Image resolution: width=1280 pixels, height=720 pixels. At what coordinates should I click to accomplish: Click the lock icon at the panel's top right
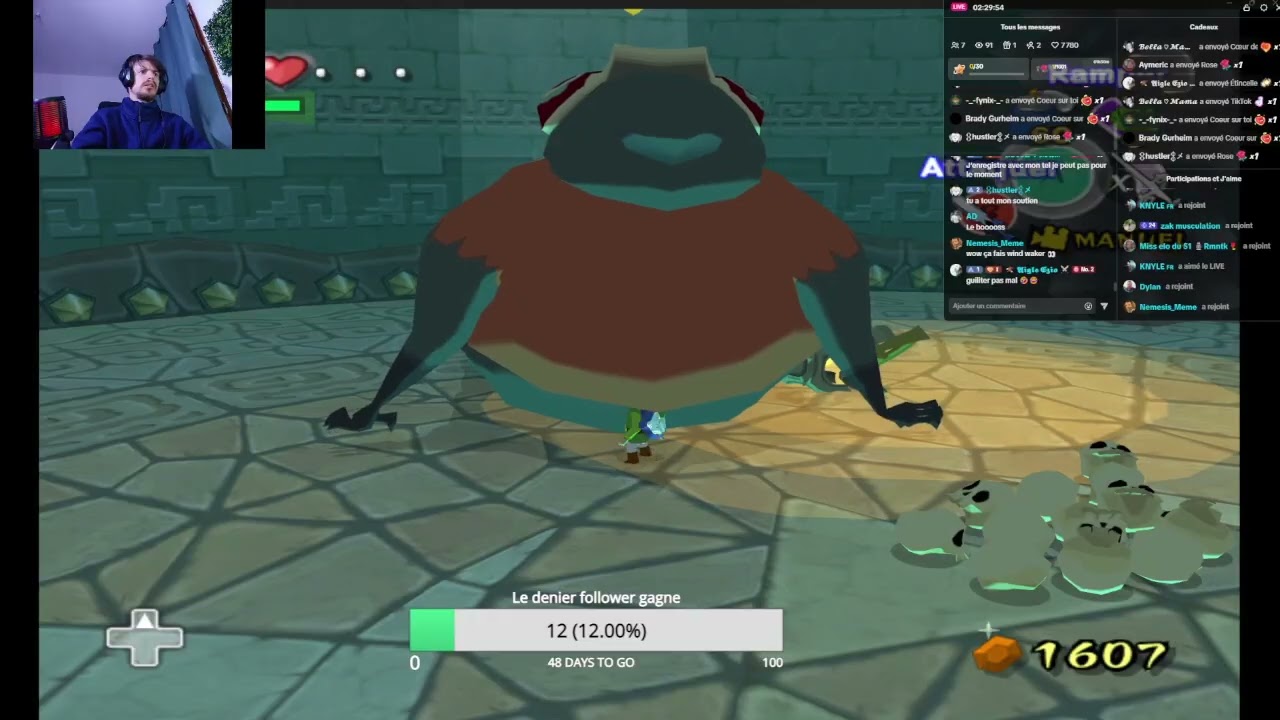[x=1246, y=8]
